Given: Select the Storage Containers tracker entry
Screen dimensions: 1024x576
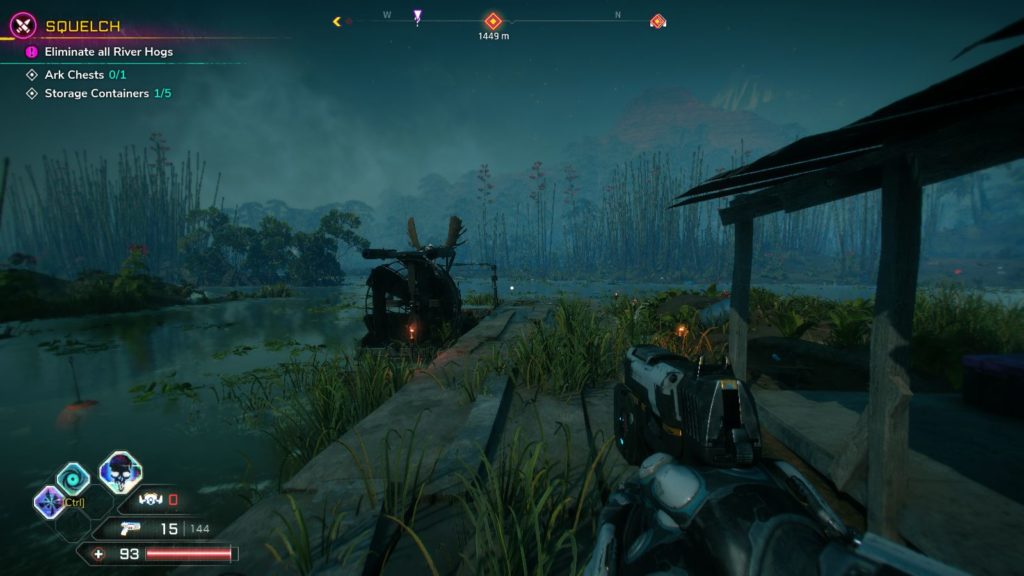Looking at the screenshot, I should pyautogui.click(x=107, y=94).
